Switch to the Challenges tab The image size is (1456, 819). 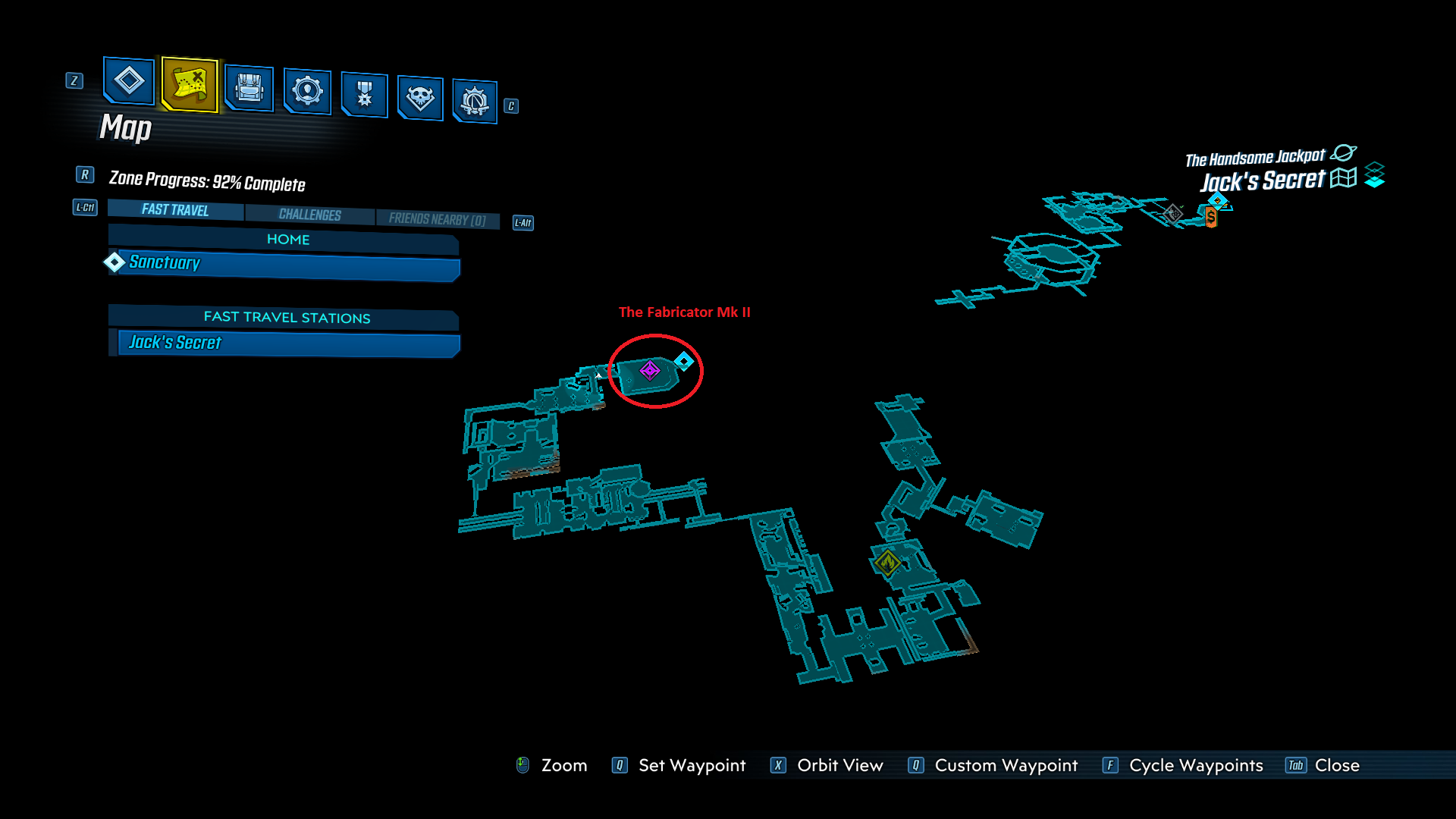pyautogui.click(x=309, y=215)
